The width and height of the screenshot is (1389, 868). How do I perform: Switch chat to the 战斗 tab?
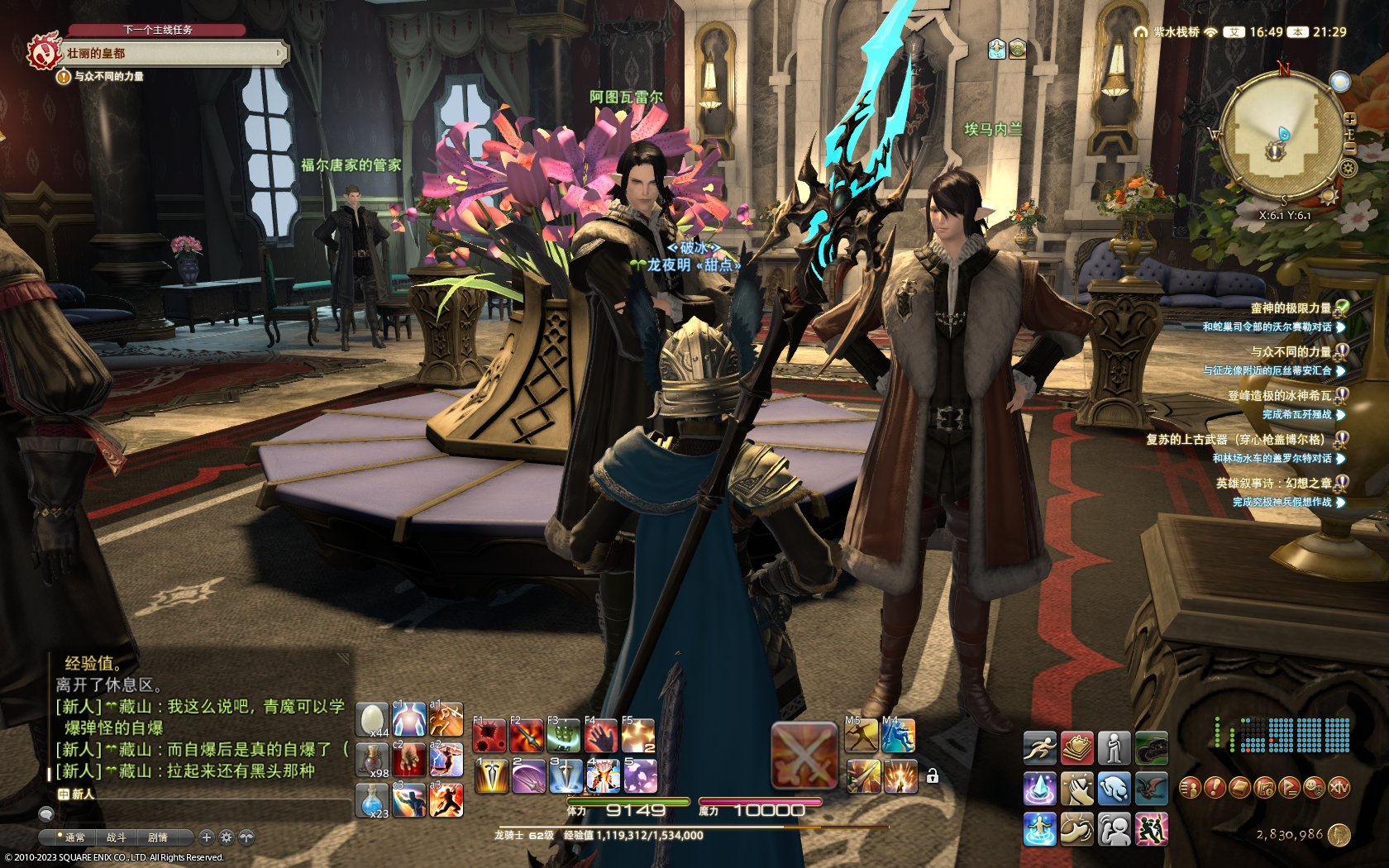point(116,837)
